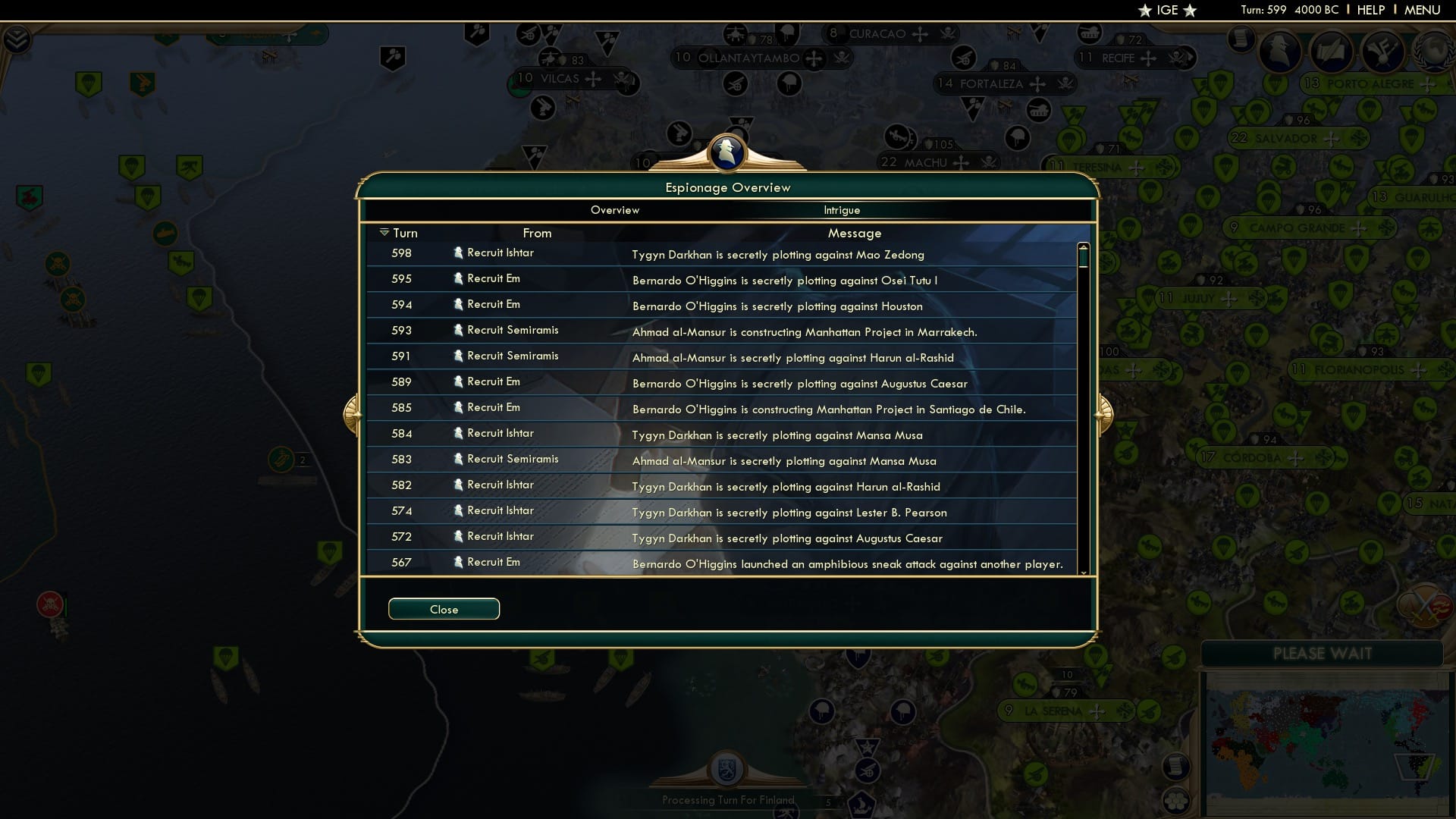1456x819 pixels.
Task: Open the Diplomacy scroll-and-quill overview icon
Action: point(1332,52)
